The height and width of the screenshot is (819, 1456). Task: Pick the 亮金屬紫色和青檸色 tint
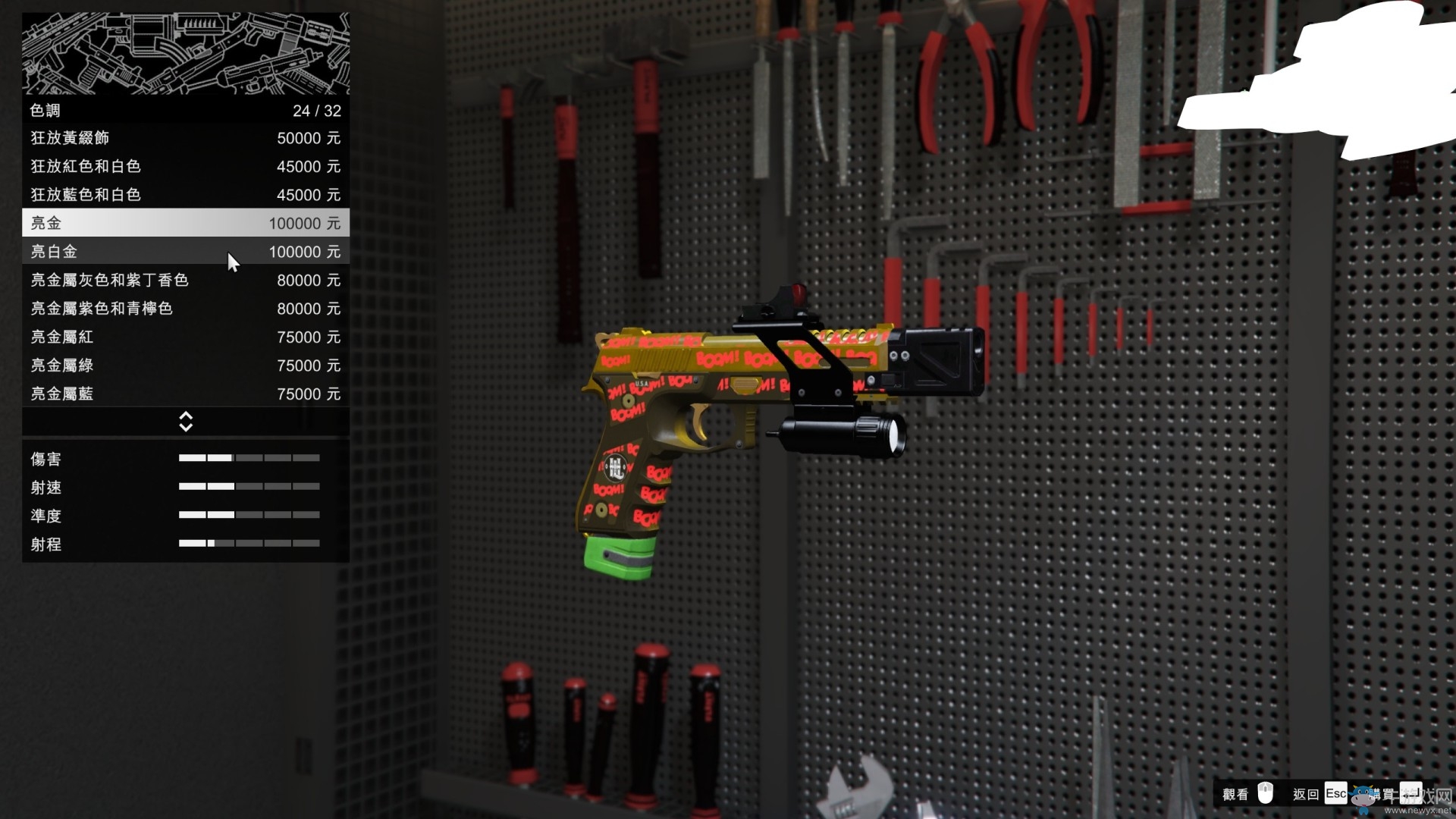(x=185, y=309)
